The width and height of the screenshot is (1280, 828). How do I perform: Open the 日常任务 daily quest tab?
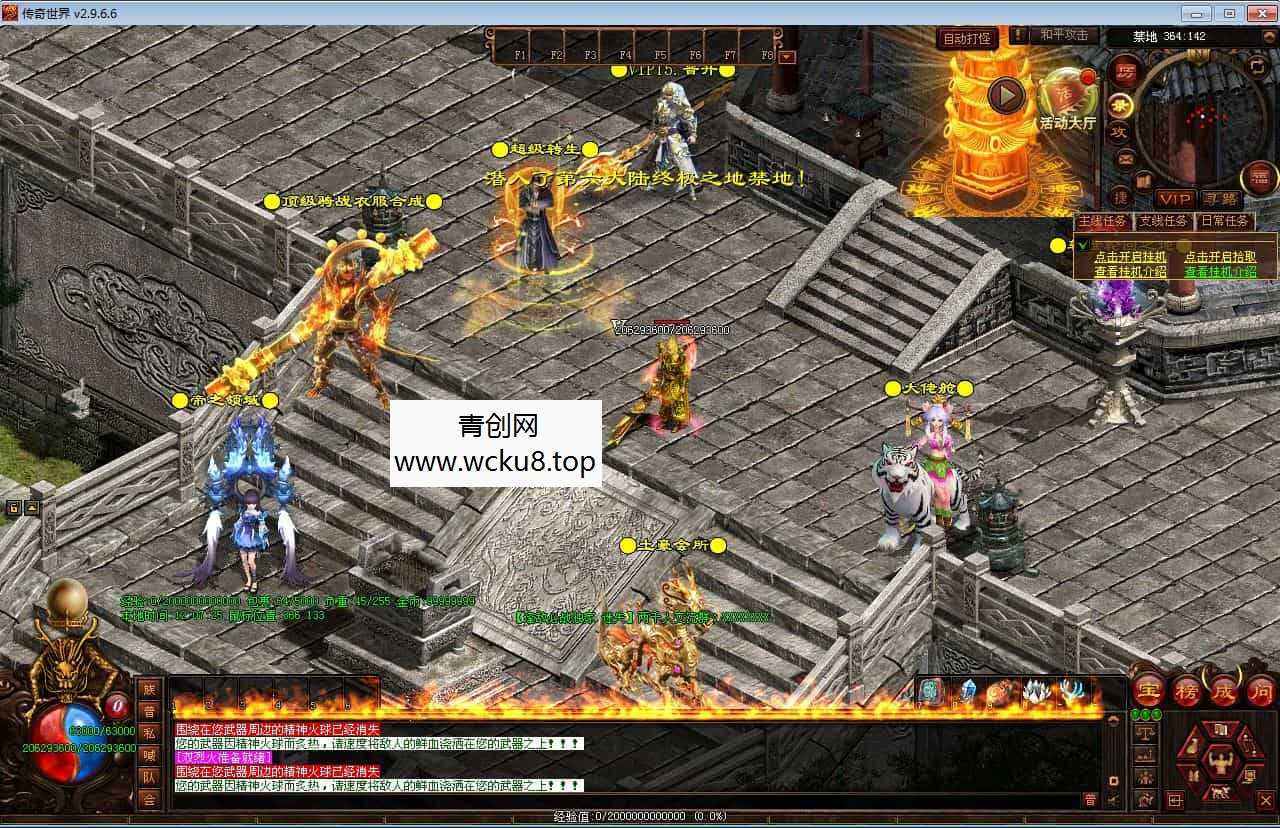(1226, 221)
